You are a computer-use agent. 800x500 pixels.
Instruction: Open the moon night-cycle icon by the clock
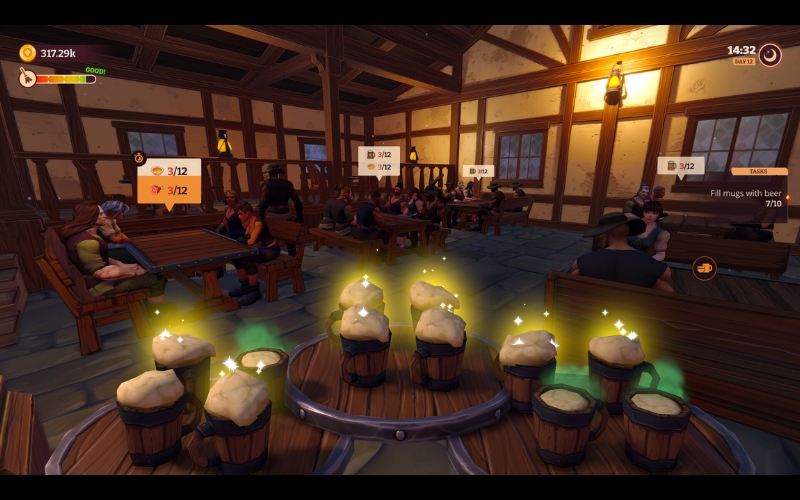pos(770,54)
